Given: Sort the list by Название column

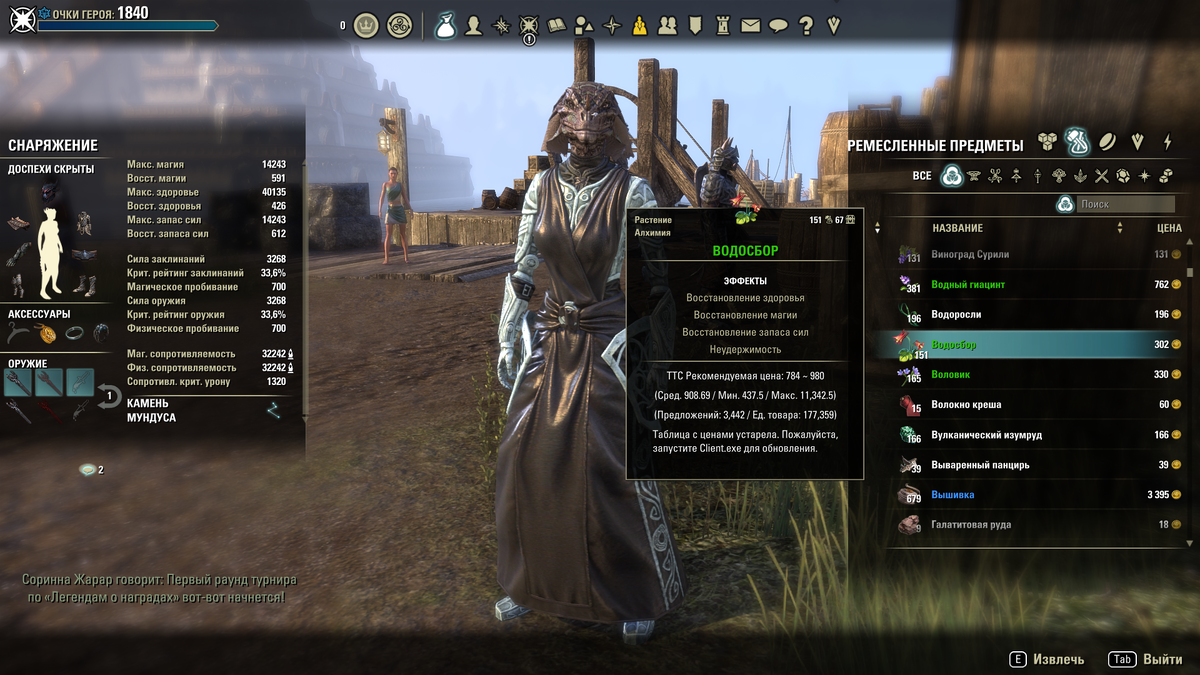Looking at the screenshot, I should [957, 229].
